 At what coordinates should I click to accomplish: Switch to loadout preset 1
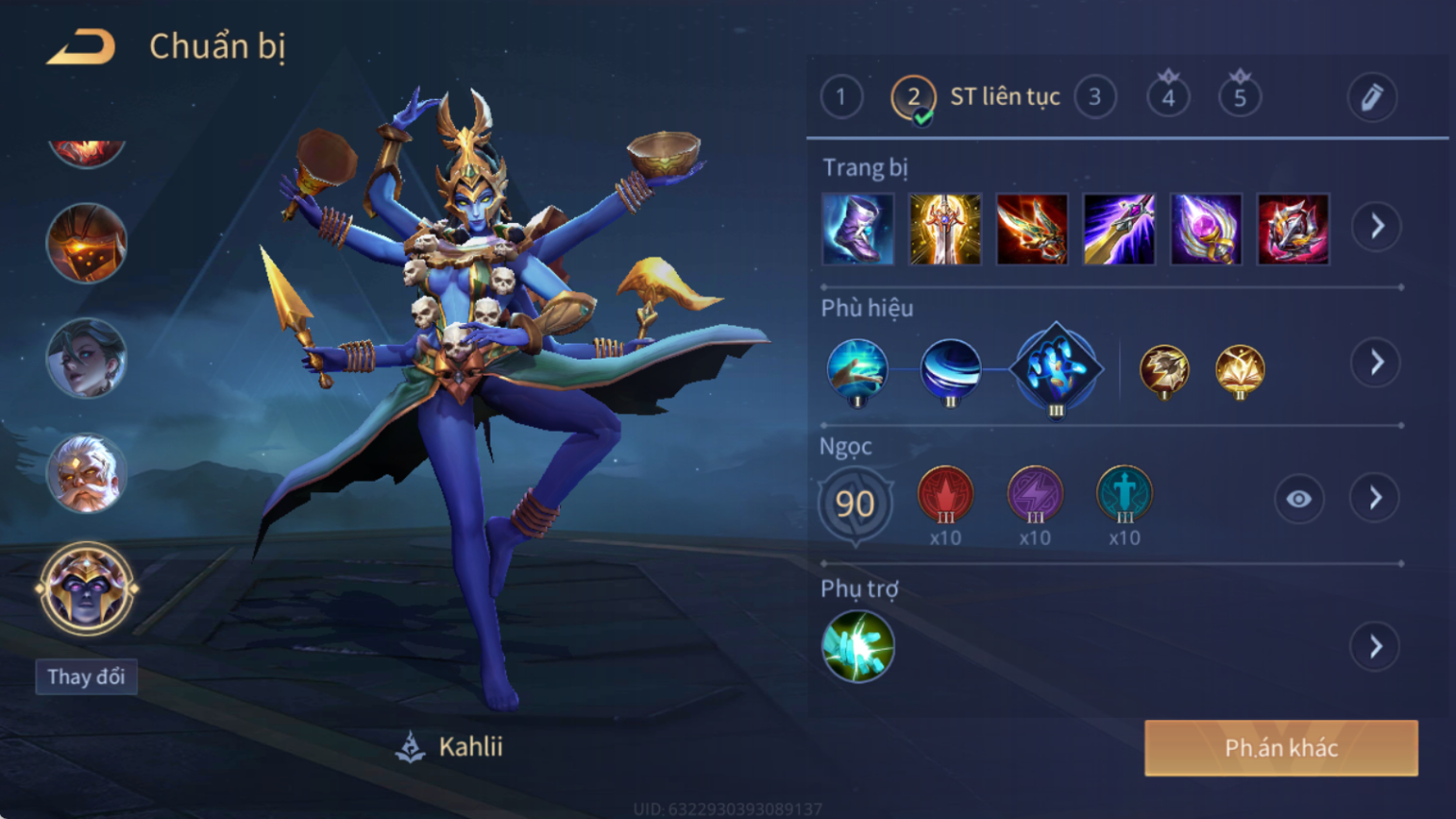841,97
